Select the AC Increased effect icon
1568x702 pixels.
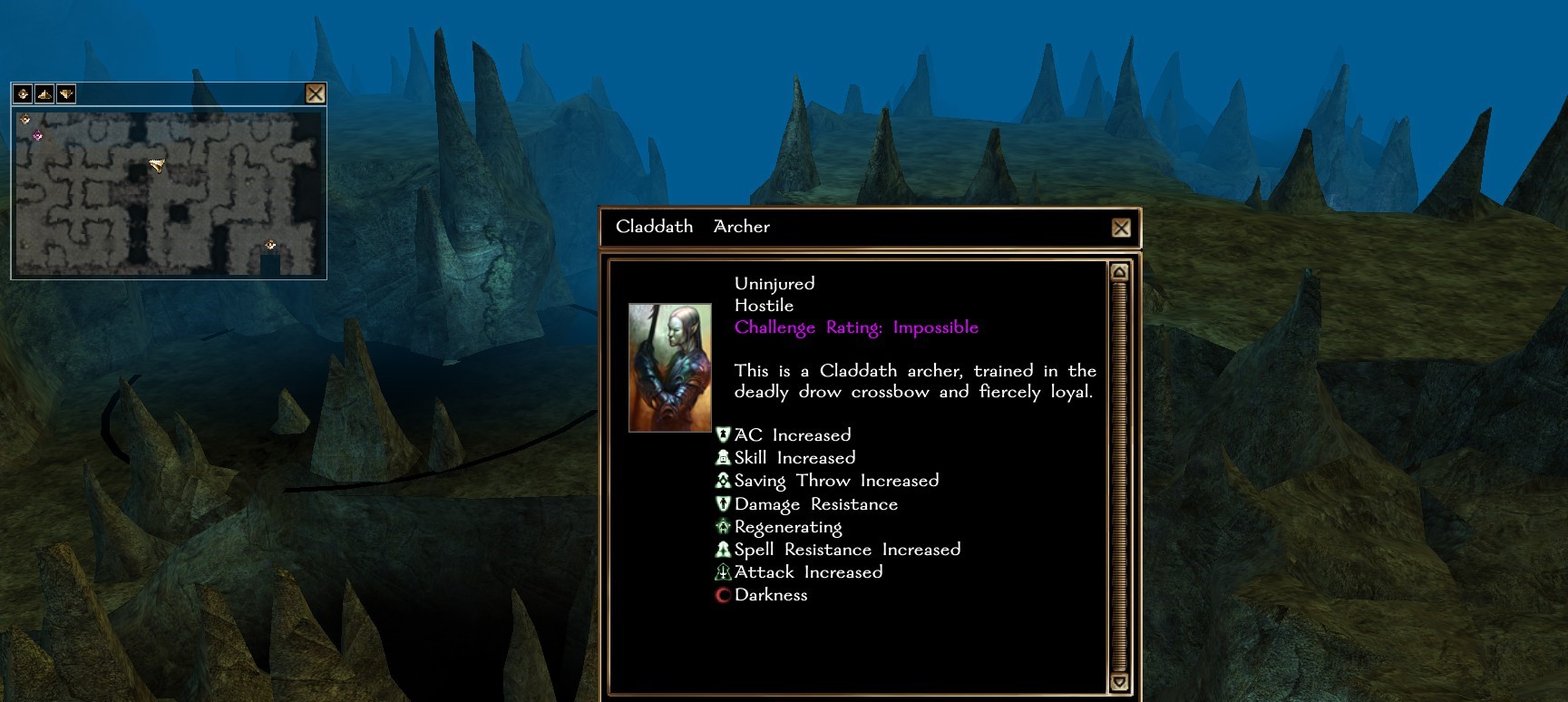723,435
